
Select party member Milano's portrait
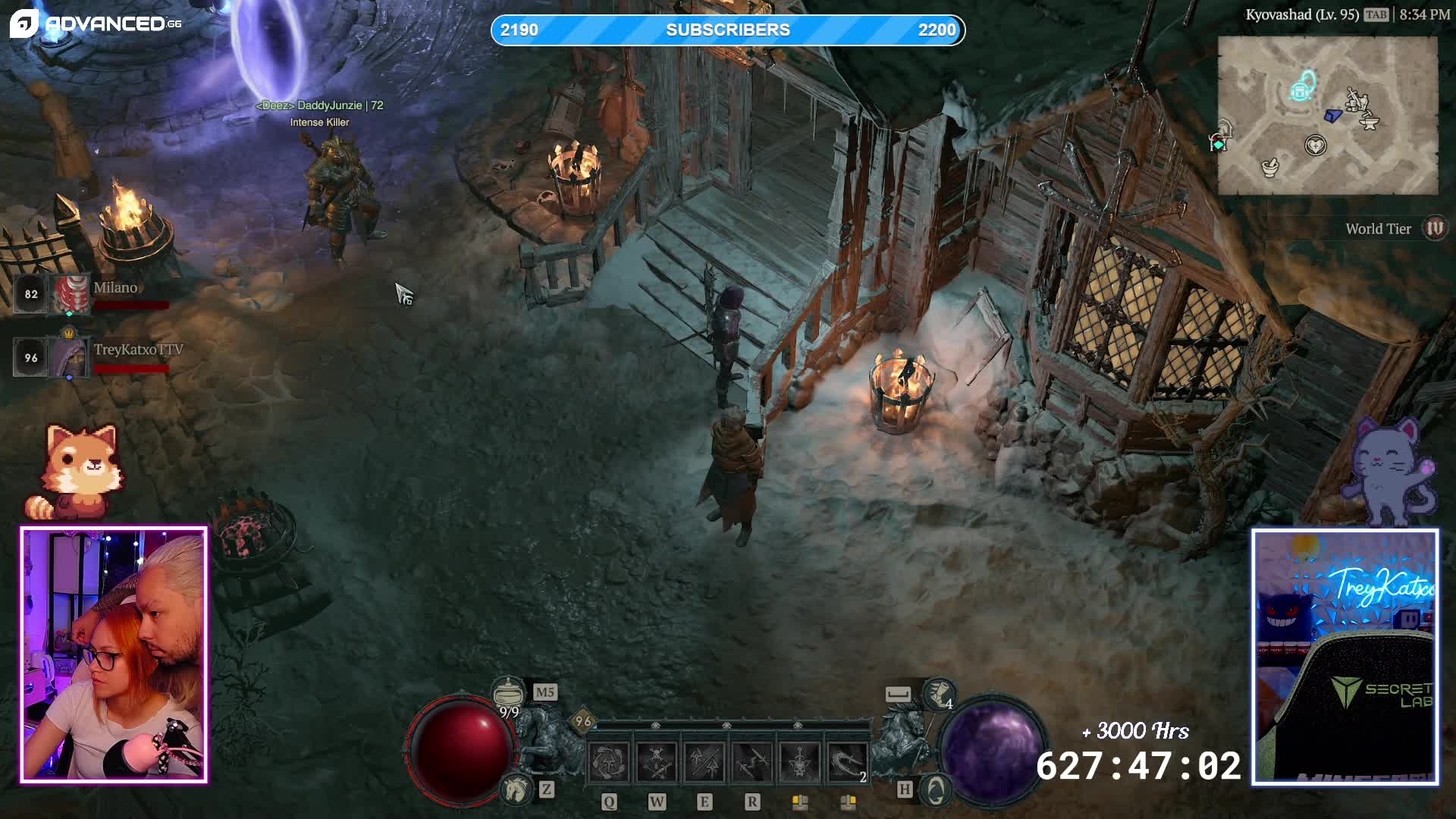click(x=69, y=294)
